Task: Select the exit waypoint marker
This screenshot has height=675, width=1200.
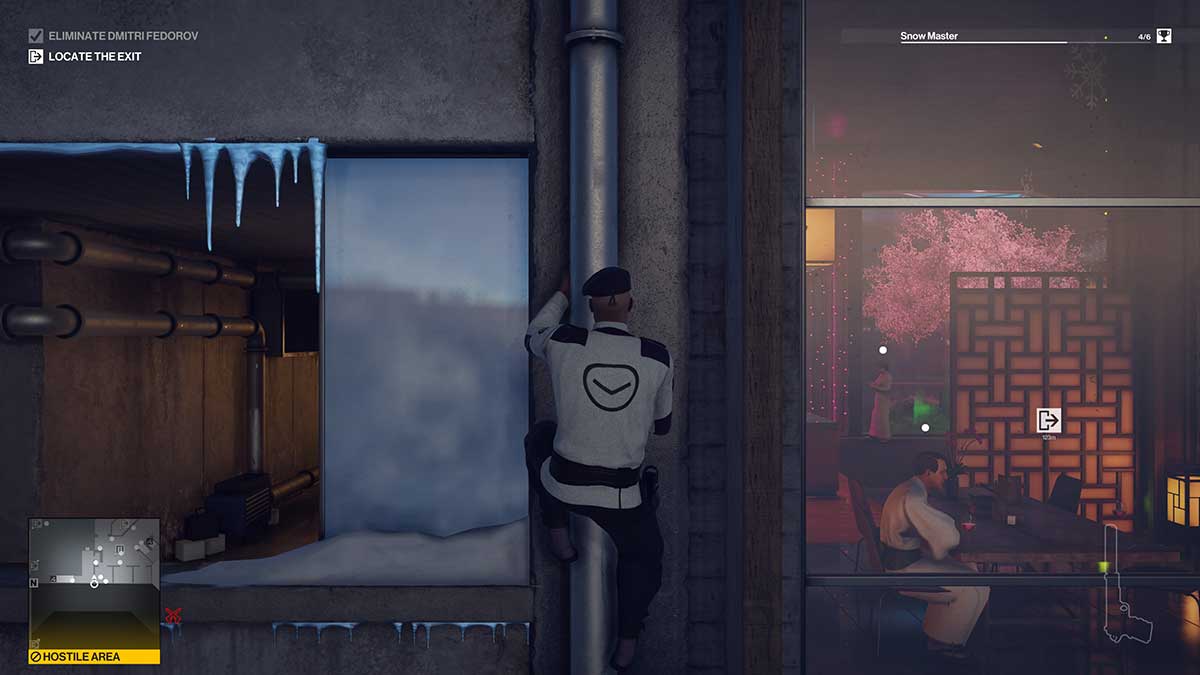Action: point(1048,420)
